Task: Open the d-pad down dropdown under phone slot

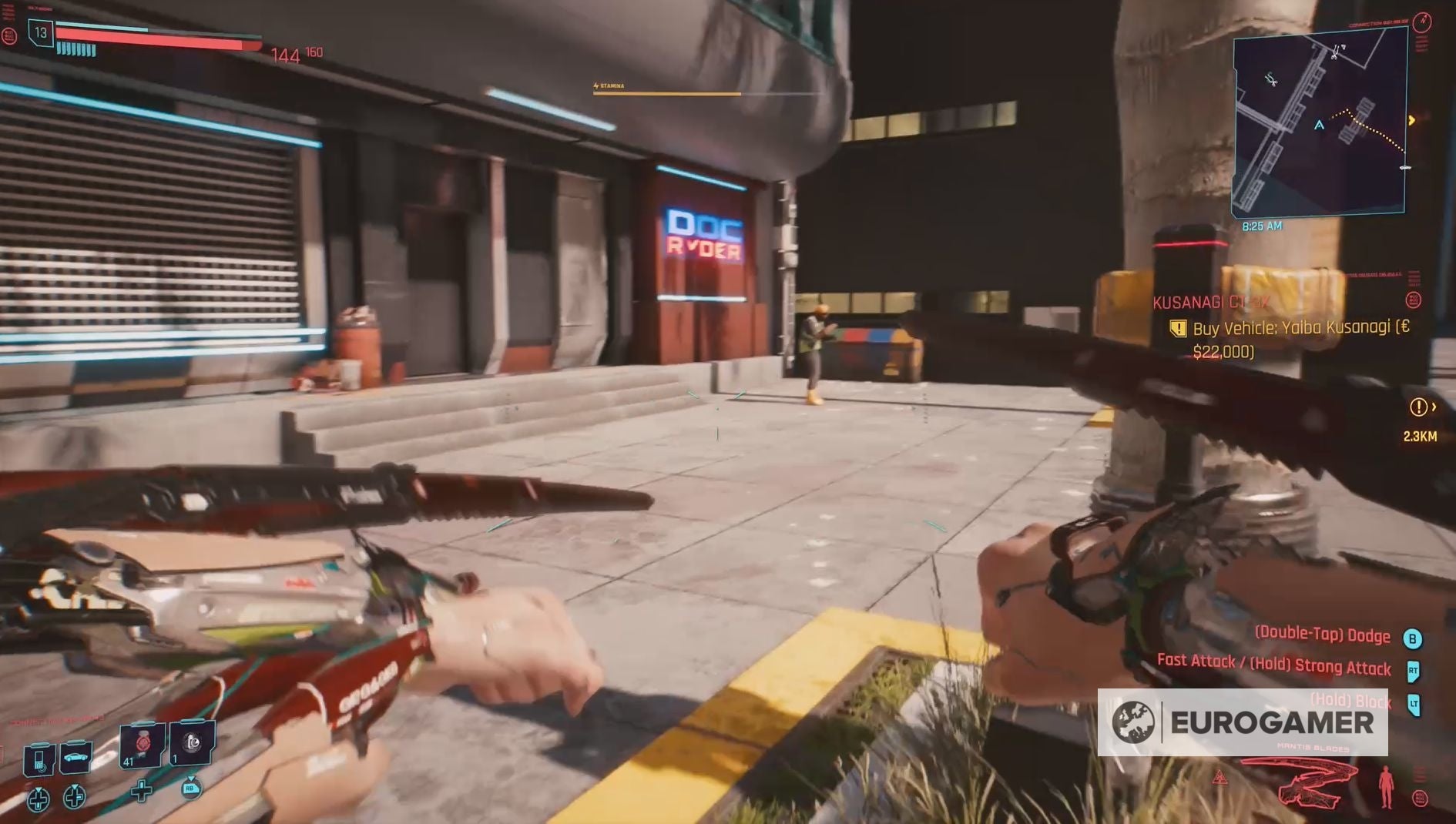Action: (x=39, y=801)
